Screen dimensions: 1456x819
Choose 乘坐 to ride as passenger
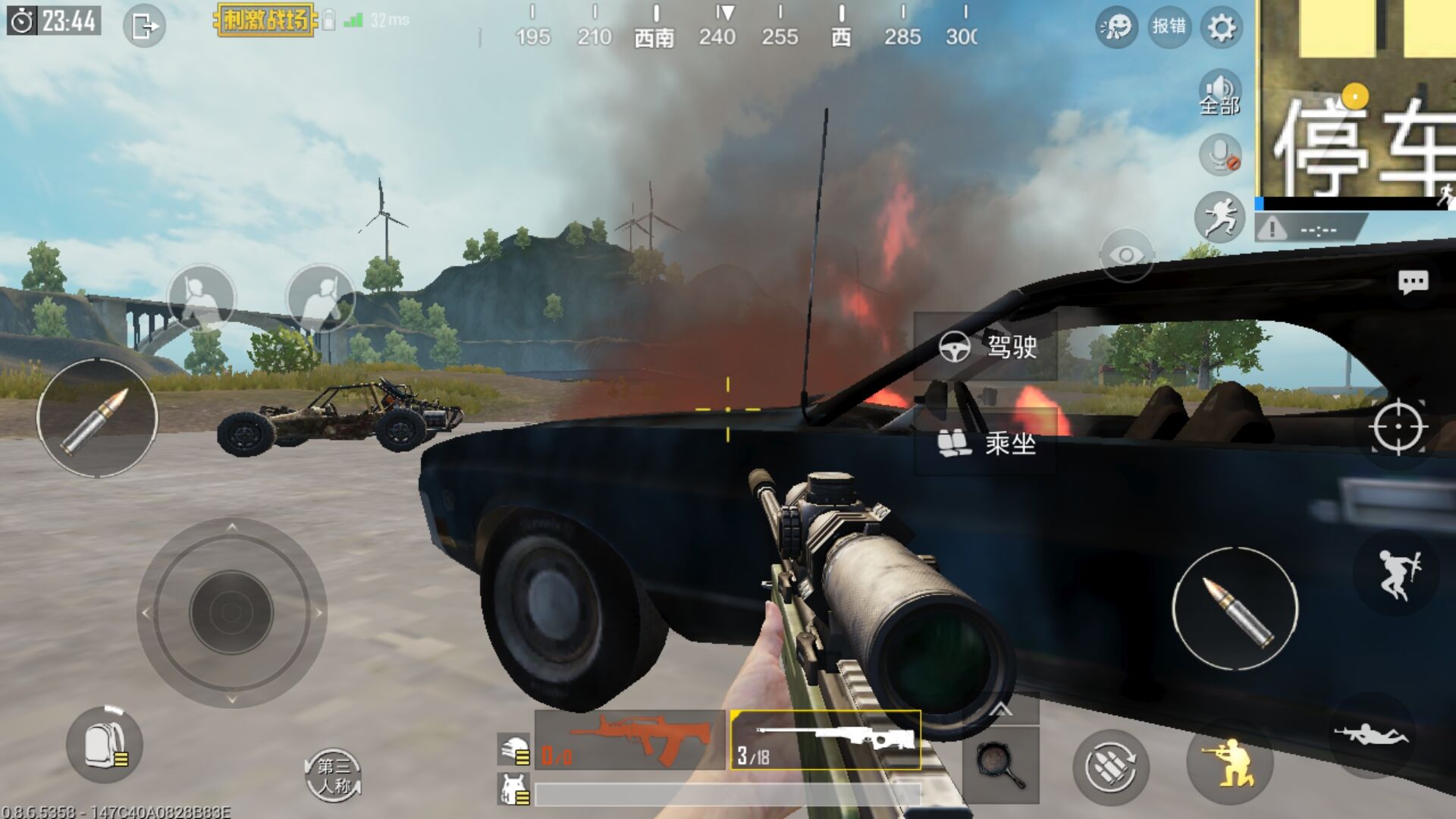click(986, 443)
